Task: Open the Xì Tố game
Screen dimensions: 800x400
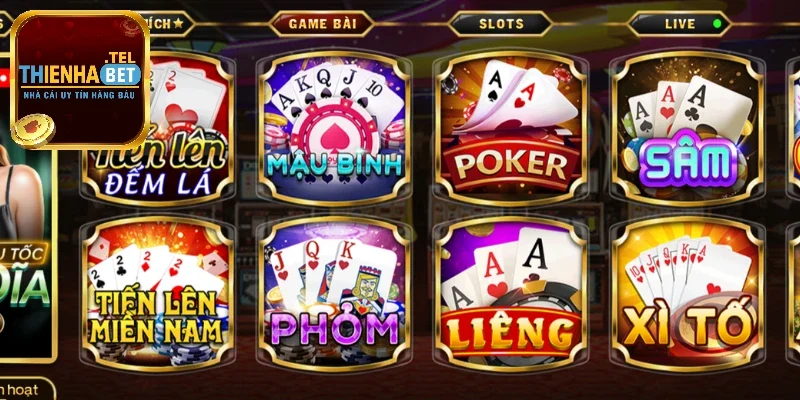Action: (x=686, y=290)
